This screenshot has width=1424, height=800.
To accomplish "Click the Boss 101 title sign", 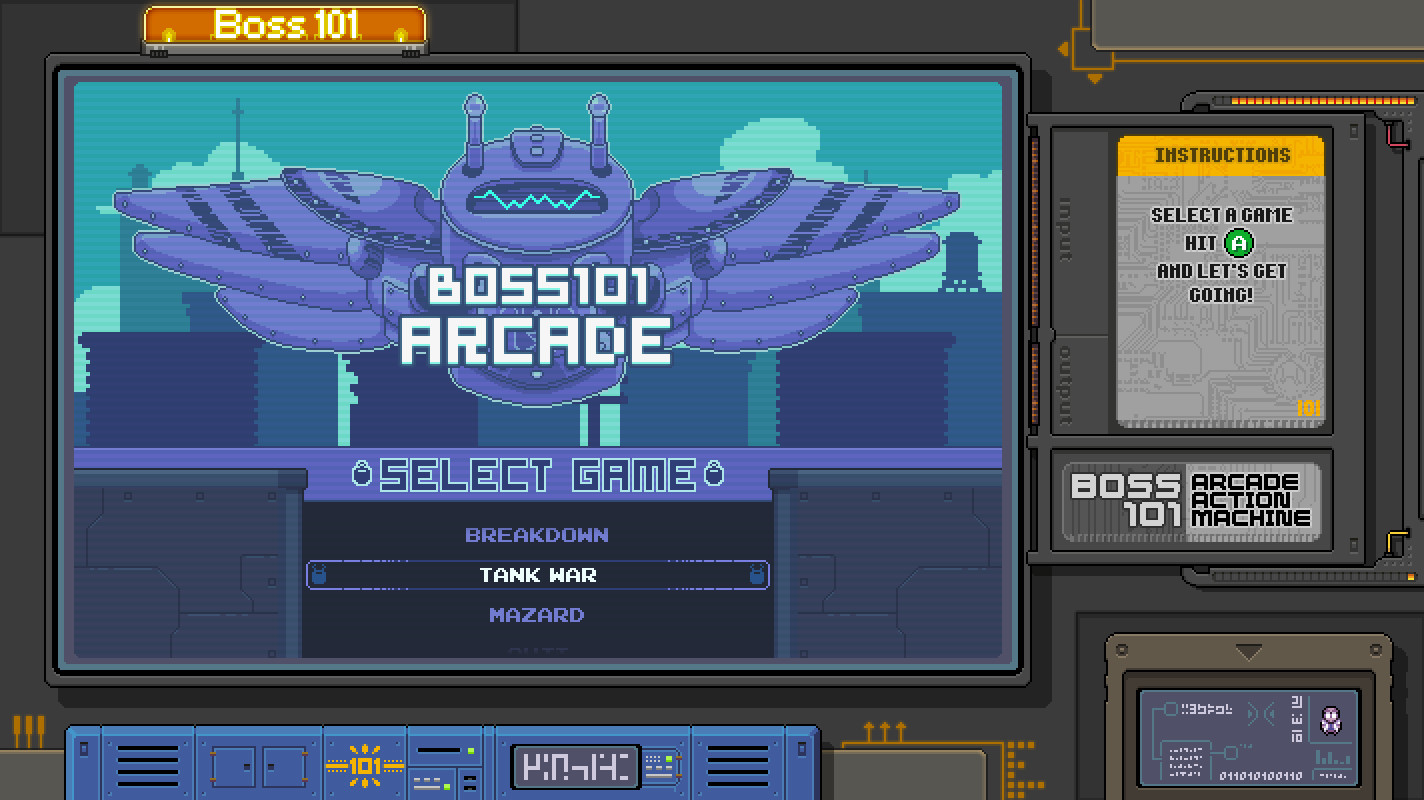I will coord(286,25).
